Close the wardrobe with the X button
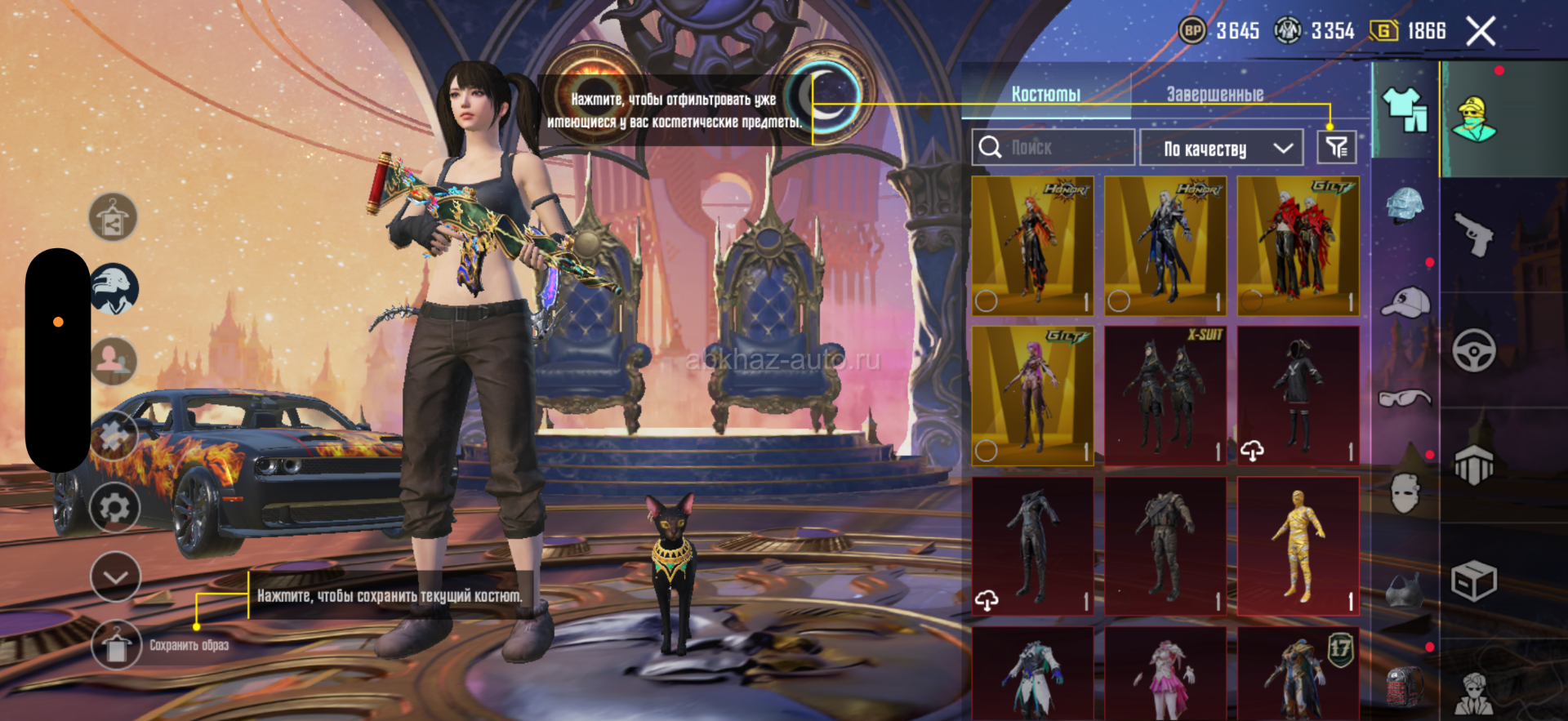Image resolution: width=1568 pixels, height=721 pixels. pyautogui.click(x=1480, y=32)
